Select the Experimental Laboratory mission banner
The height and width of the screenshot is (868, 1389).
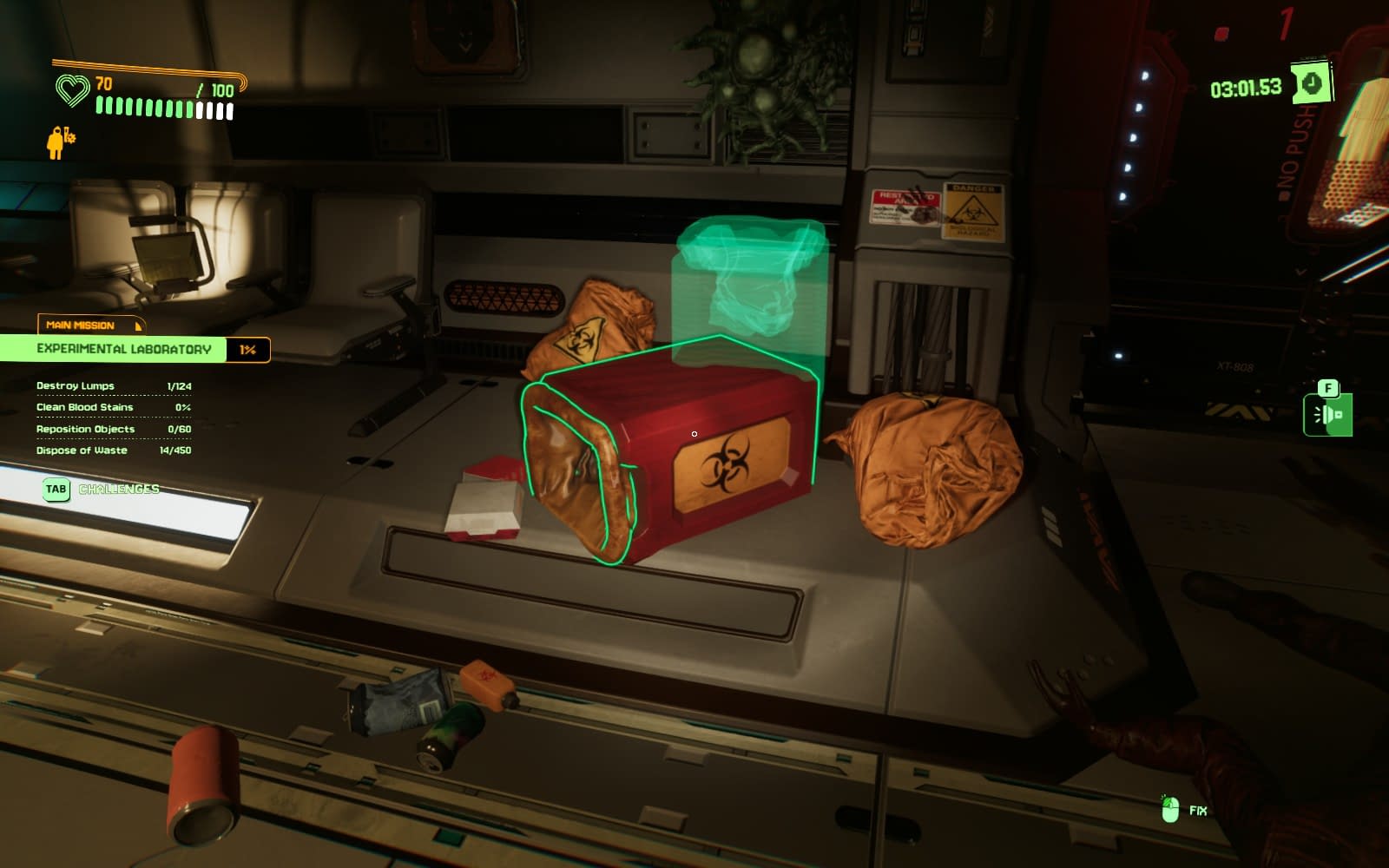coord(124,349)
